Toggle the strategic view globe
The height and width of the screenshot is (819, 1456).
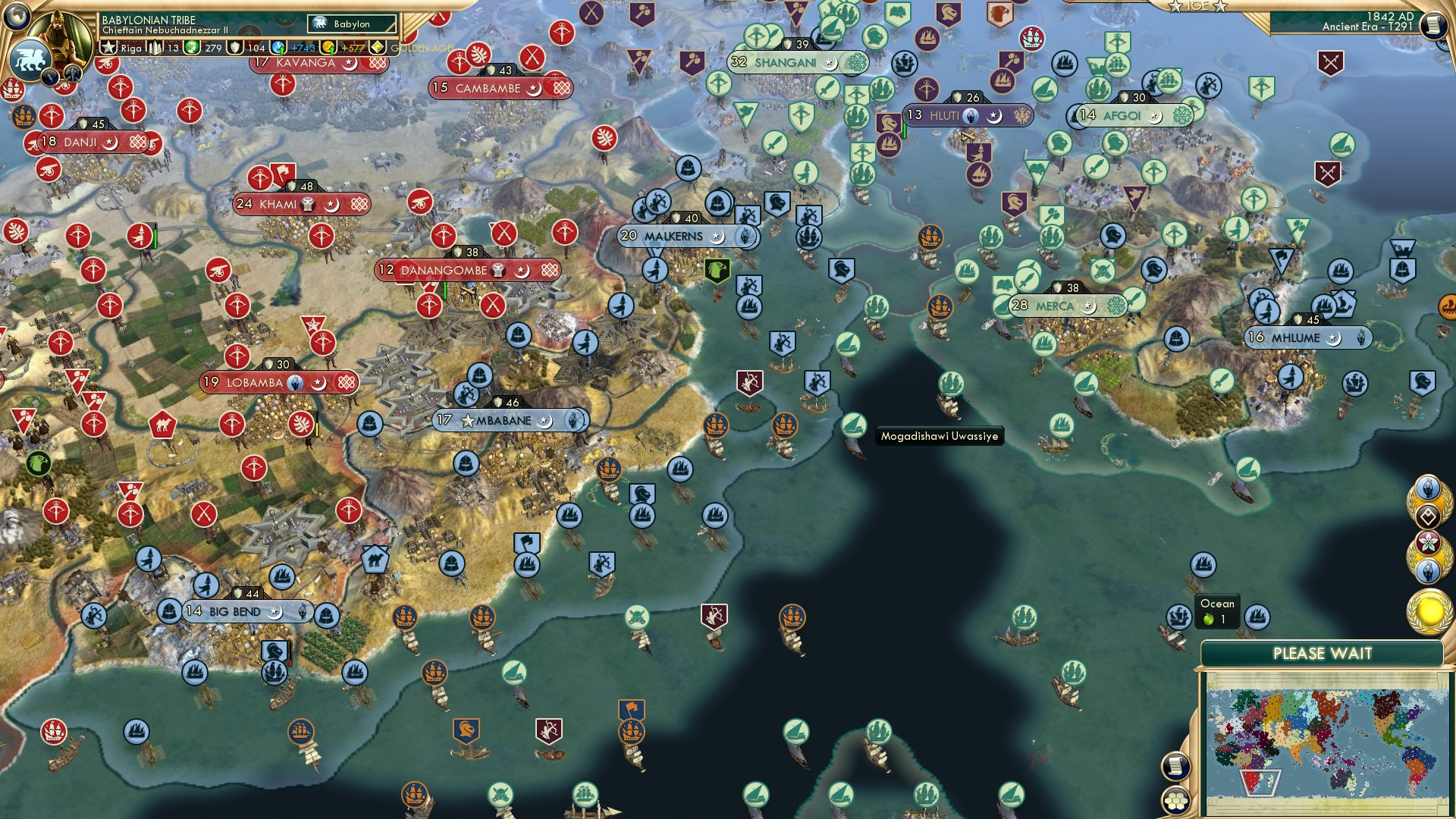click(x=15, y=17)
